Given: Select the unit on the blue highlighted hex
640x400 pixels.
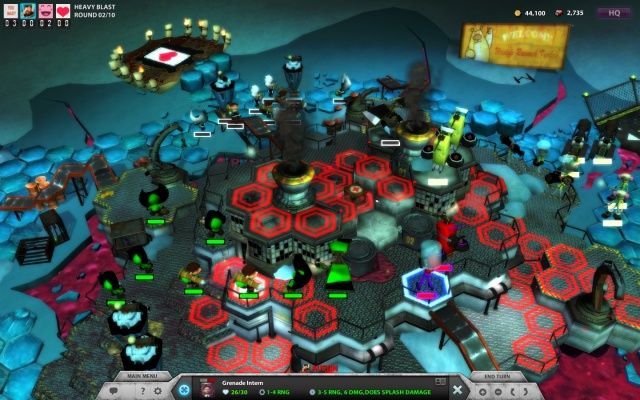Looking at the screenshot, I should (x=427, y=282).
